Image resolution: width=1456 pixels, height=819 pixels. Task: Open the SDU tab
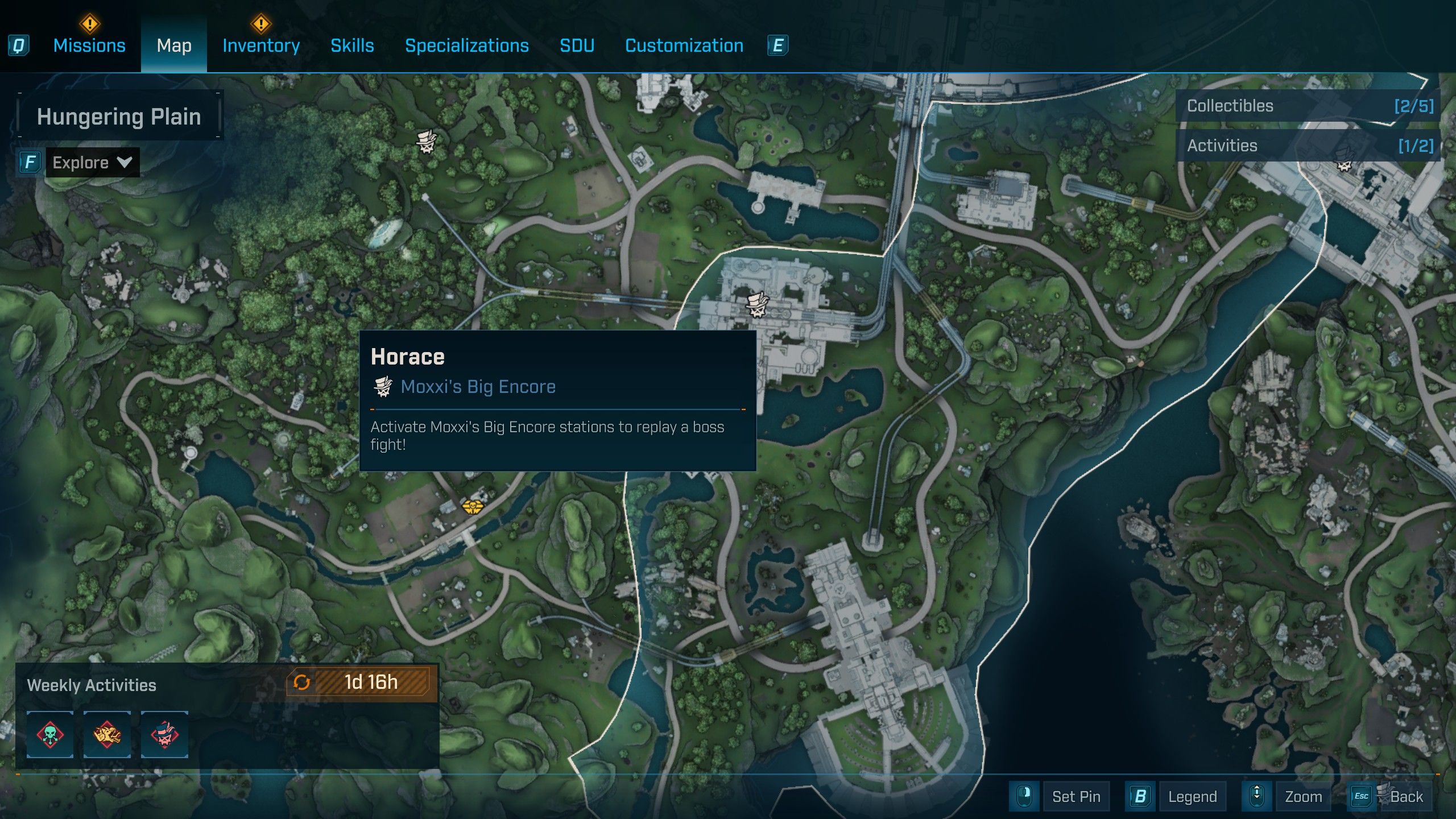point(577,45)
